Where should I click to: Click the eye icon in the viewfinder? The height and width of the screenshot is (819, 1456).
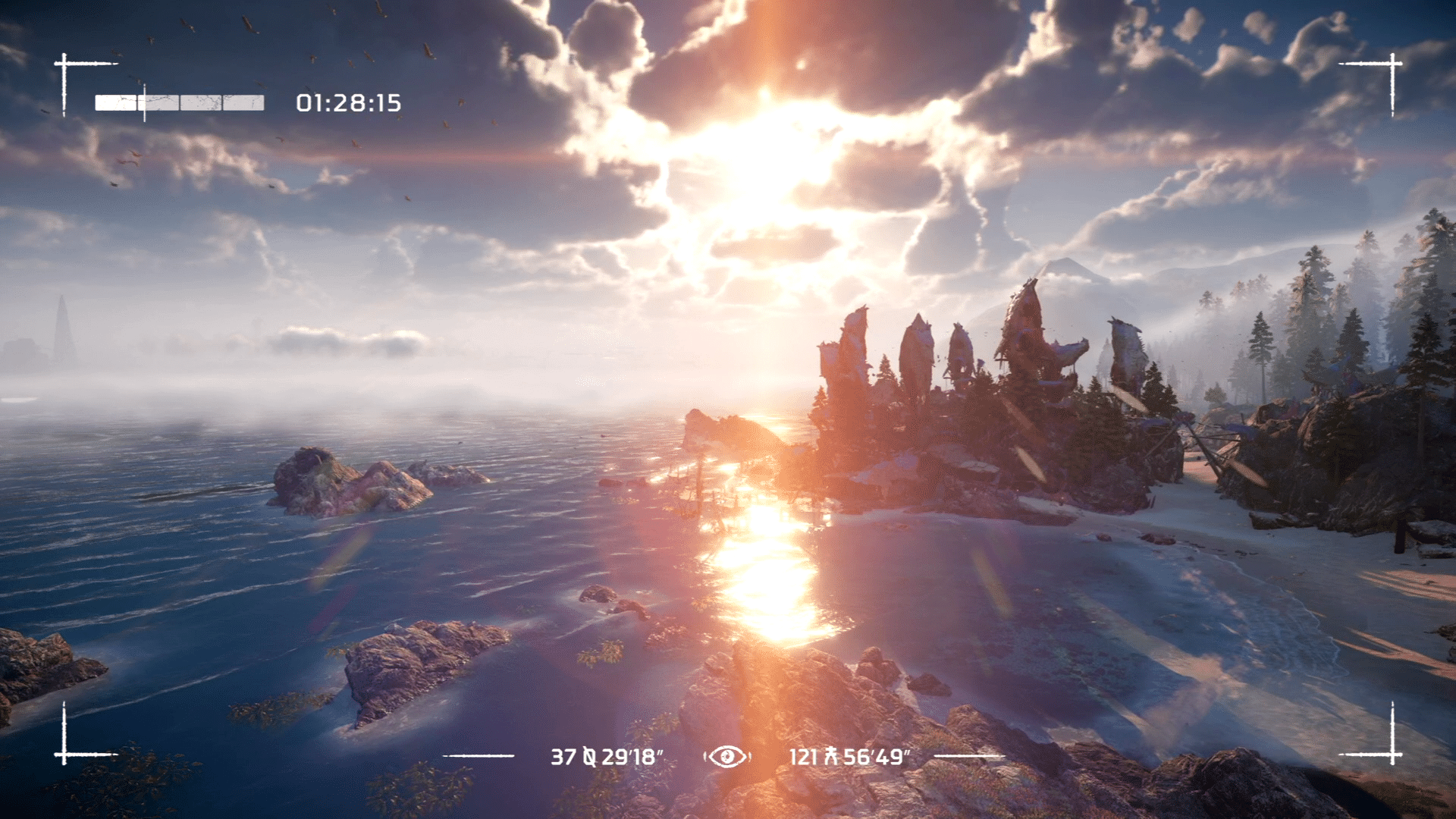tap(726, 756)
